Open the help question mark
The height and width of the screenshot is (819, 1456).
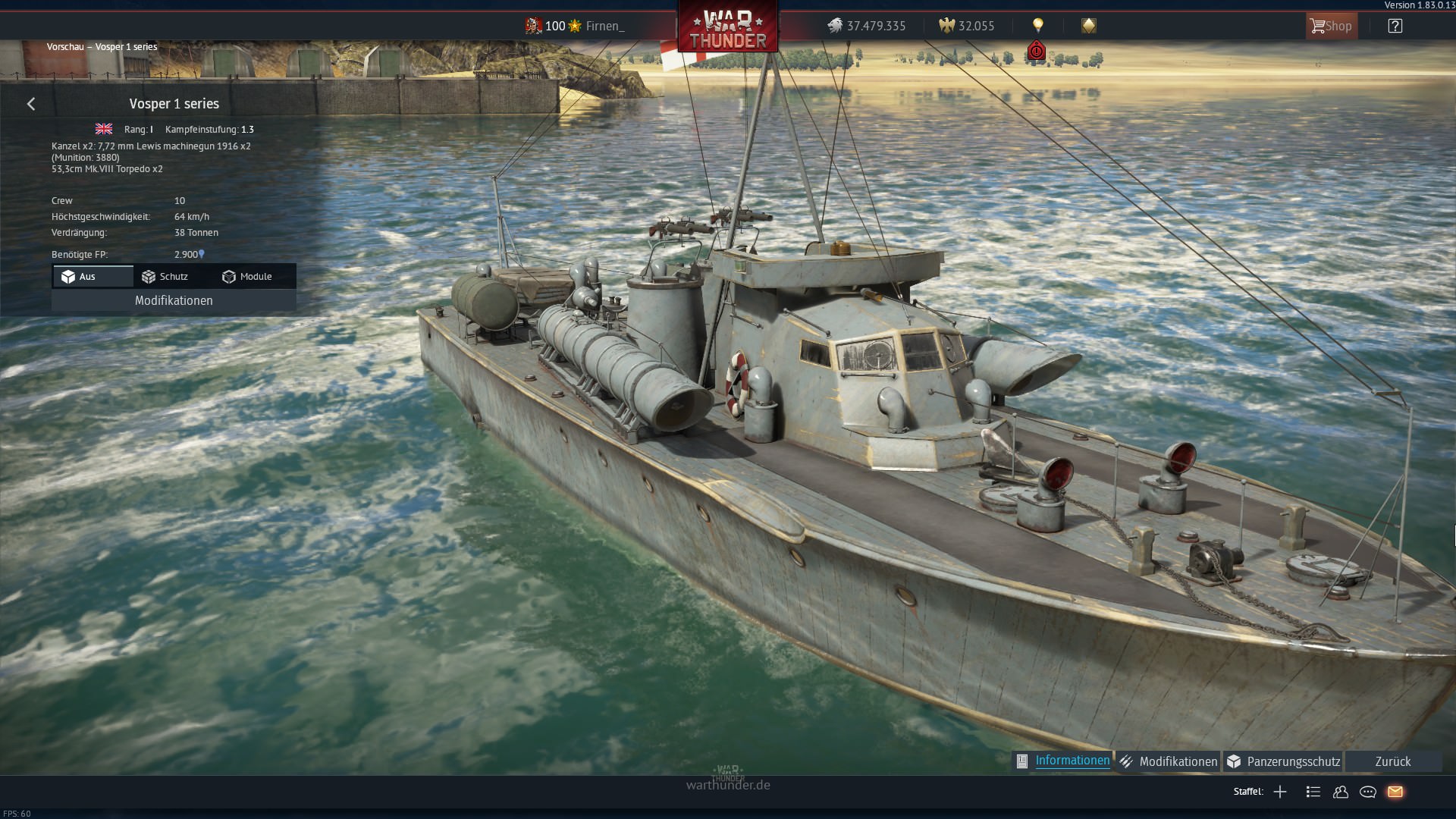tap(1395, 26)
